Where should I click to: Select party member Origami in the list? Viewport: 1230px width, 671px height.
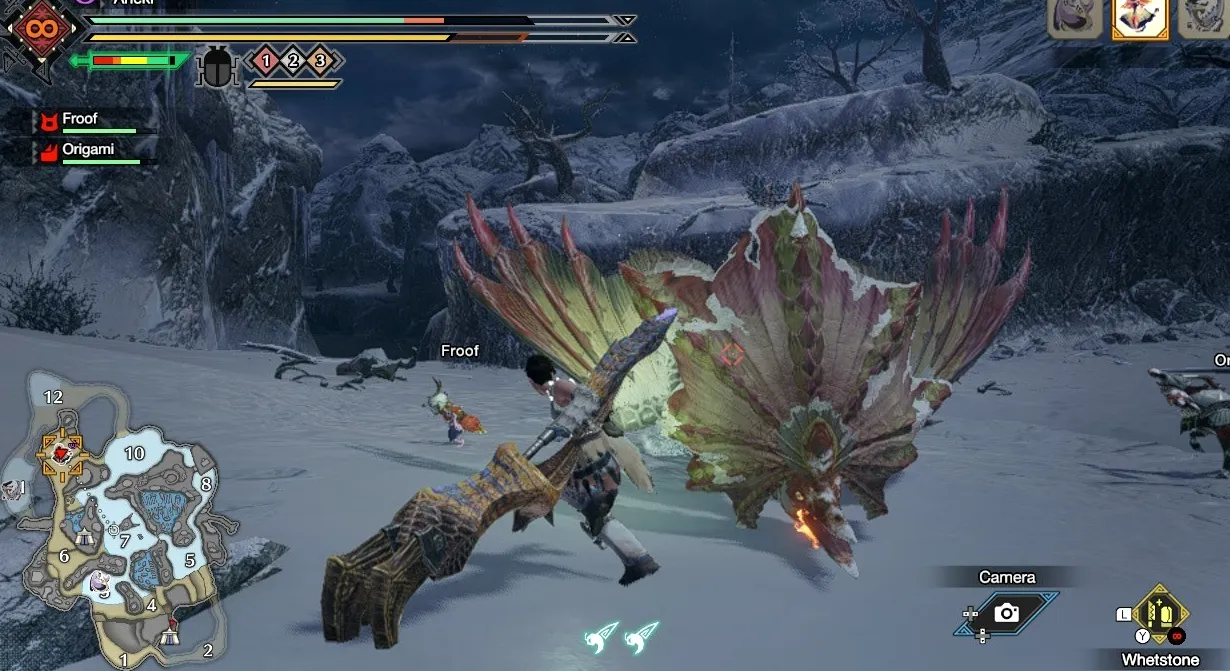(88, 149)
